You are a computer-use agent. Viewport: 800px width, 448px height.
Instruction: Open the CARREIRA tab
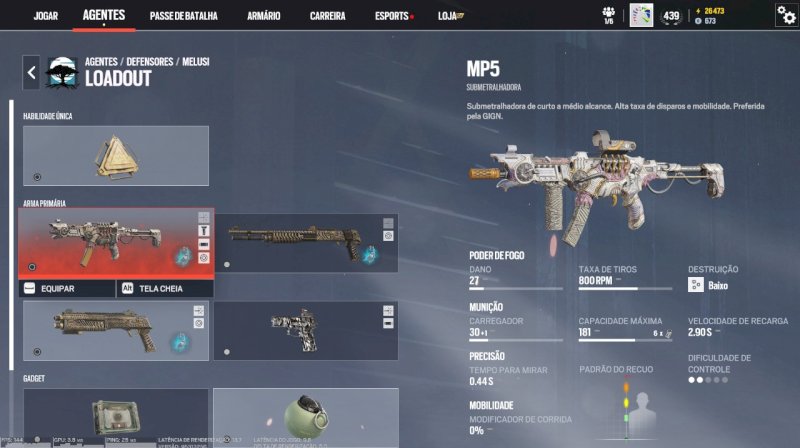[328, 16]
